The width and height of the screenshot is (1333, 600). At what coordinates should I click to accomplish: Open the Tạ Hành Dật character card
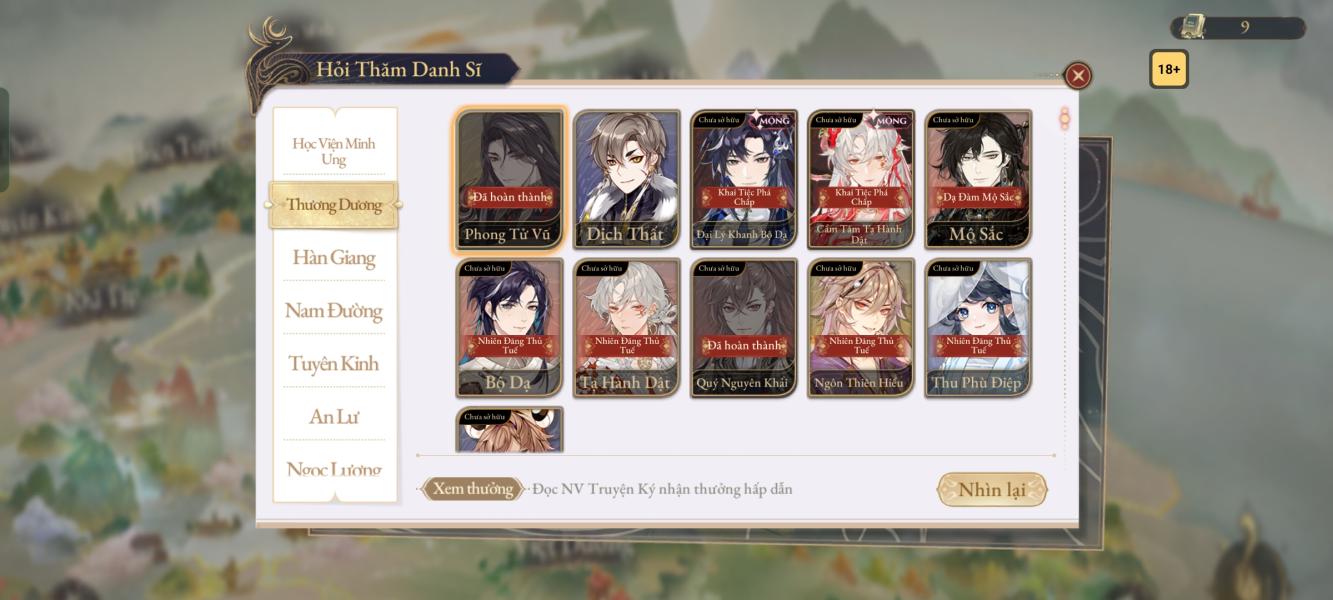tap(627, 327)
